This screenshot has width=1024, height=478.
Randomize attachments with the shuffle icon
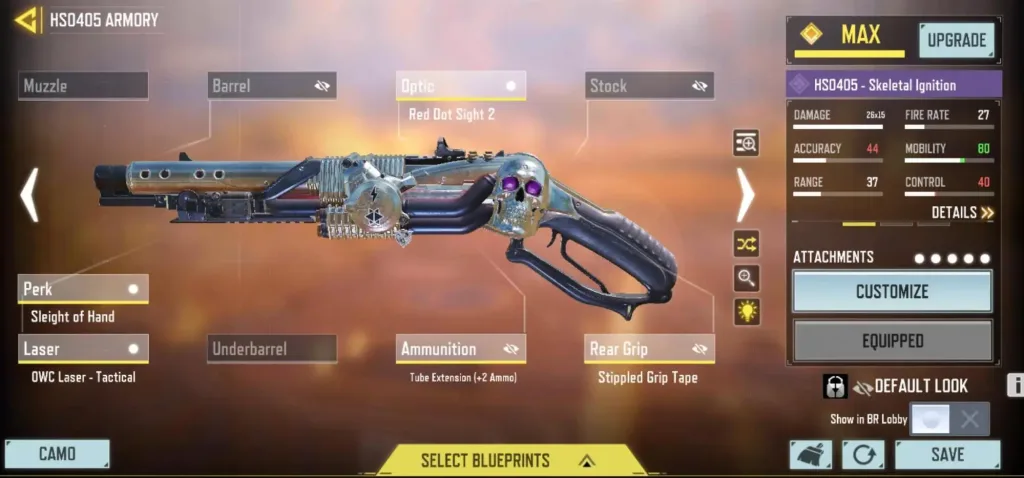tap(746, 243)
